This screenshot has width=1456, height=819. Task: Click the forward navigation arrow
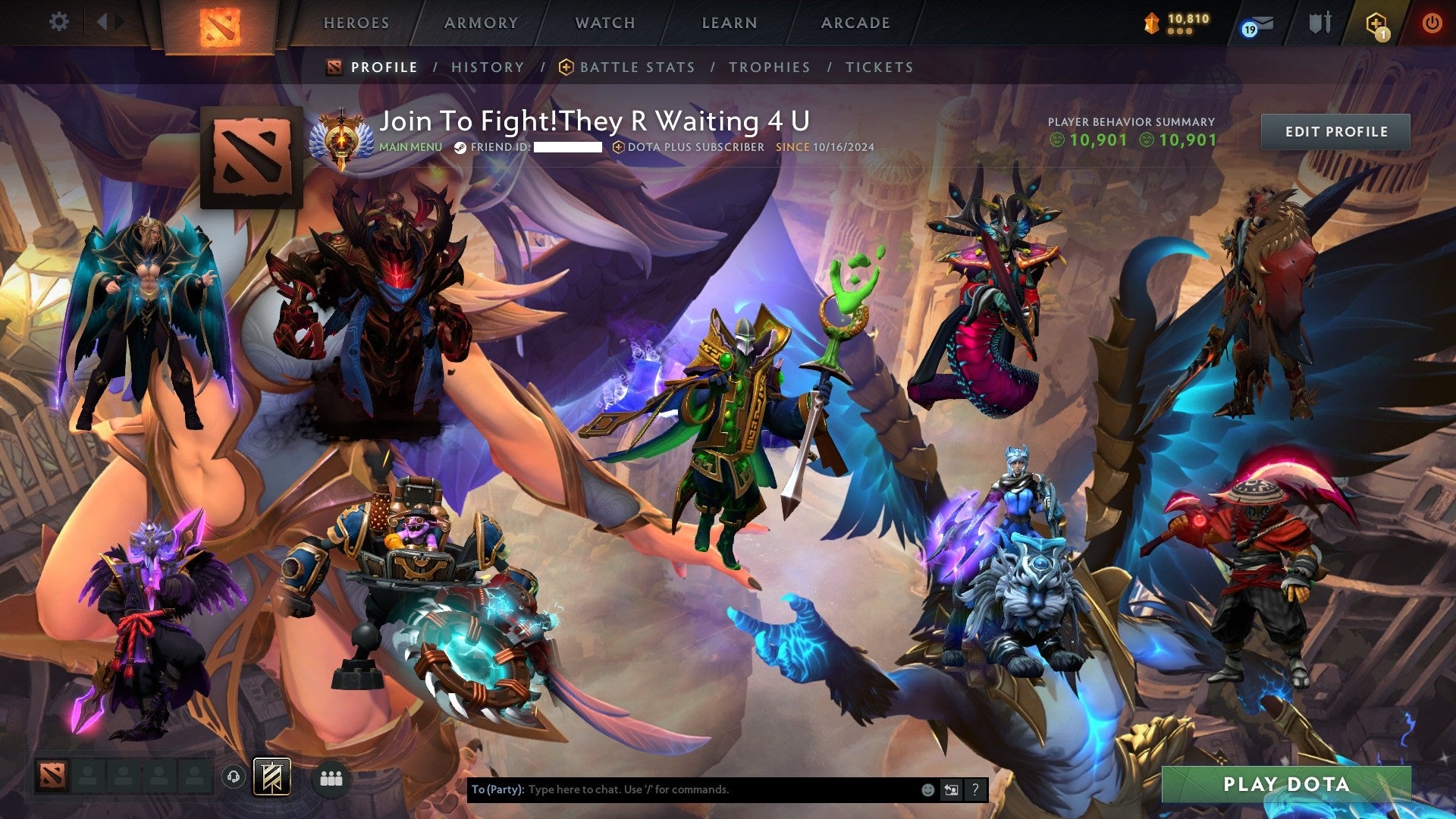pyautogui.click(x=118, y=21)
